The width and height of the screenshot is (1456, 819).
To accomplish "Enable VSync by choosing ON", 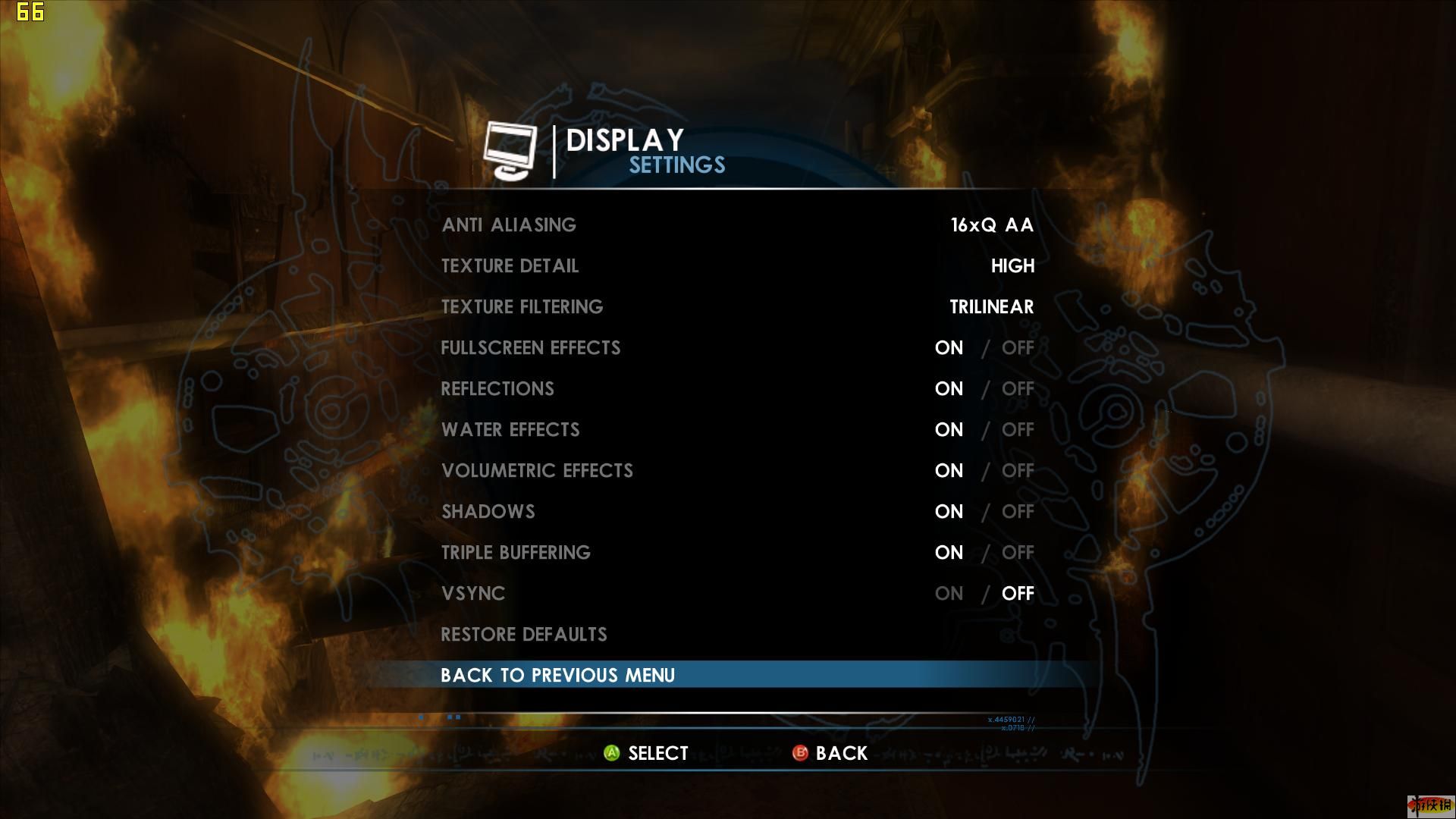I will point(949,594).
